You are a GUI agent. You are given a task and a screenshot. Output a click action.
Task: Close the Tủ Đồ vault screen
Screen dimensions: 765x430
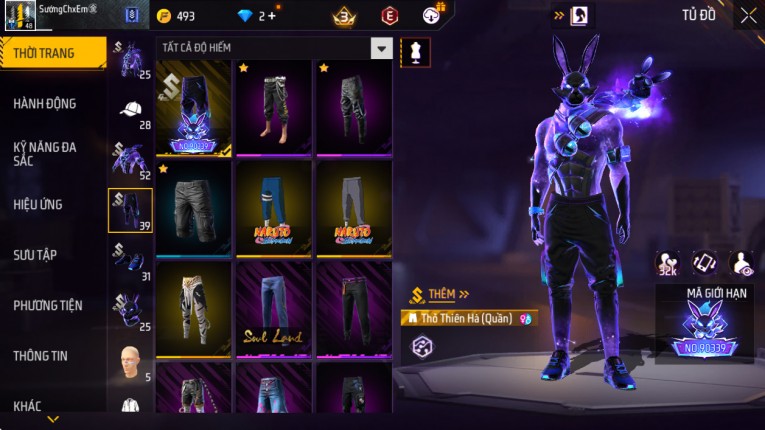tap(749, 15)
